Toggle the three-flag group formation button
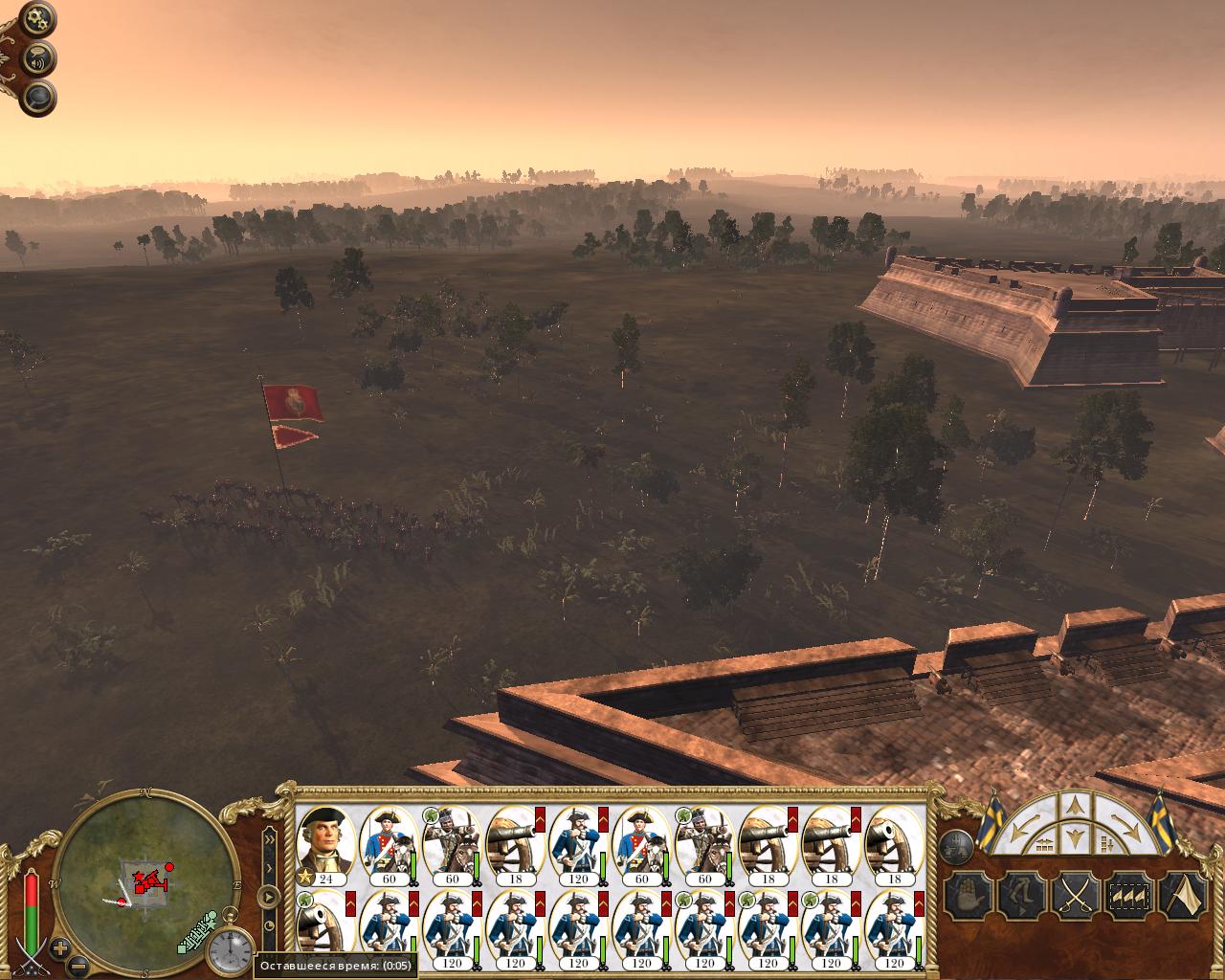This screenshot has width=1225, height=980. coord(1127,897)
